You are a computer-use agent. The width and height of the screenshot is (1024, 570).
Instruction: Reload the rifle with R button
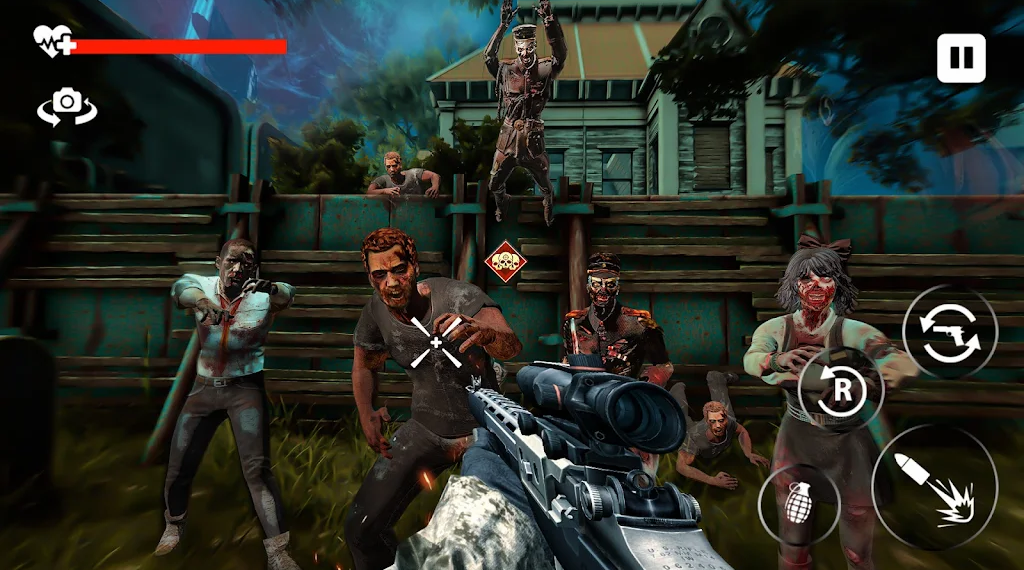coord(841,390)
